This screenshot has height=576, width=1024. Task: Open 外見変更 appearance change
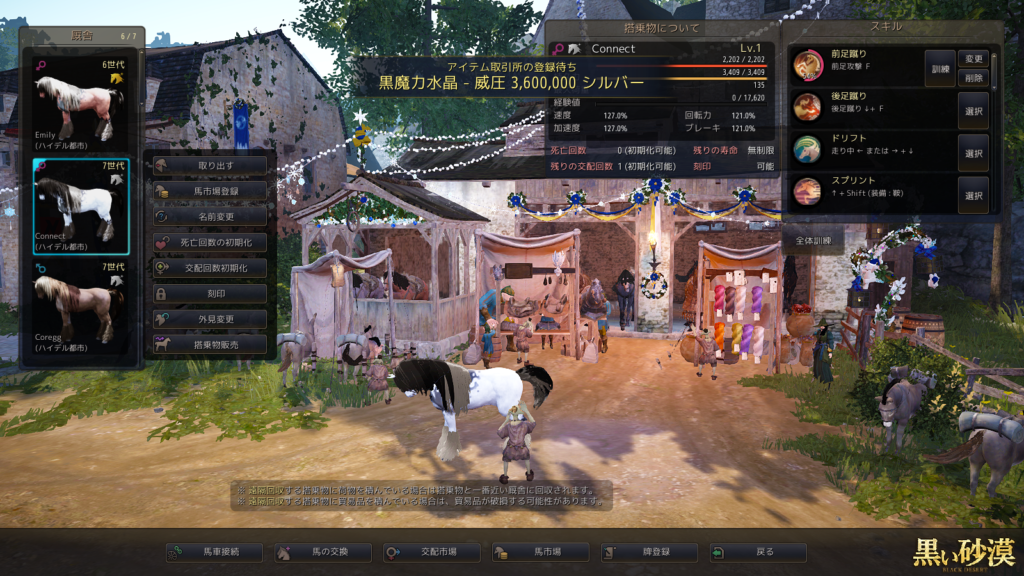coord(210,319)
